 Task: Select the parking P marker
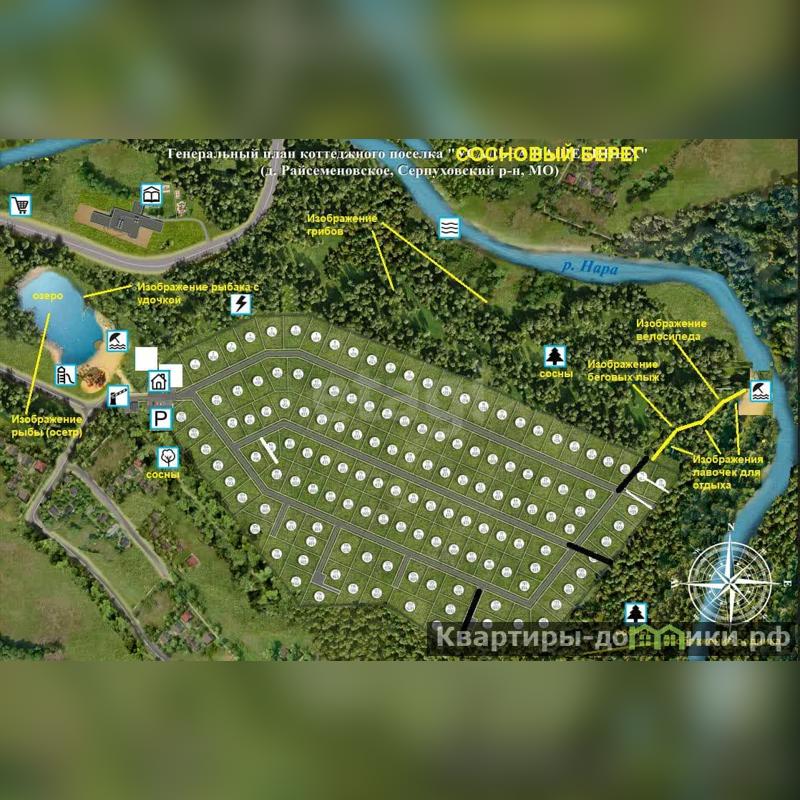pos(160,417)
